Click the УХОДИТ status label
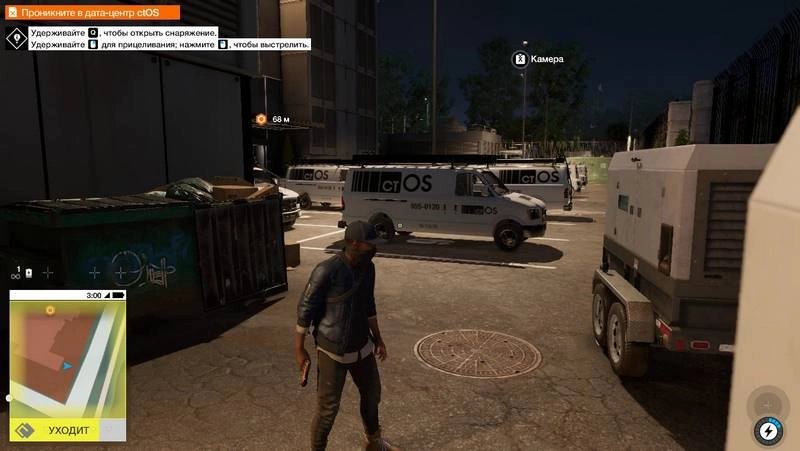This screenshot has height=451, width=800. 68,430
